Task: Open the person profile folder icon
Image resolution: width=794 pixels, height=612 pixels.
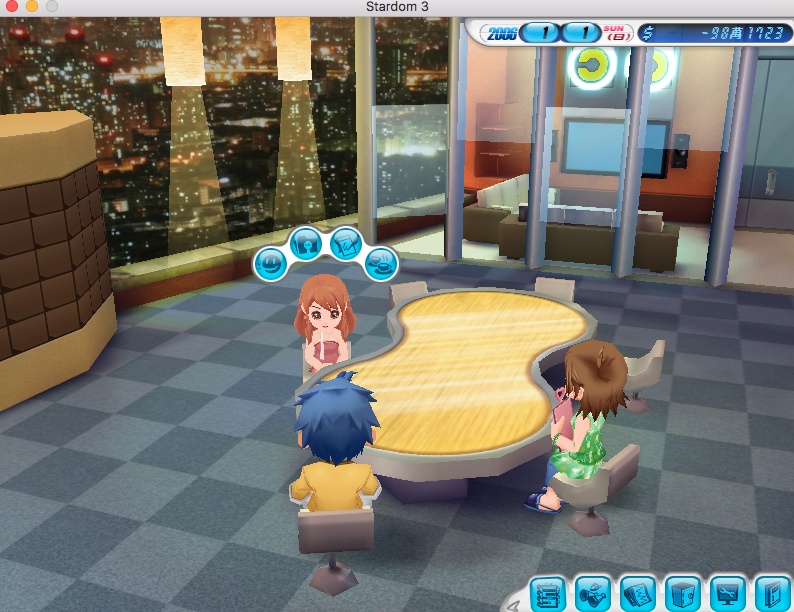Action: click(x=305, y=242)
